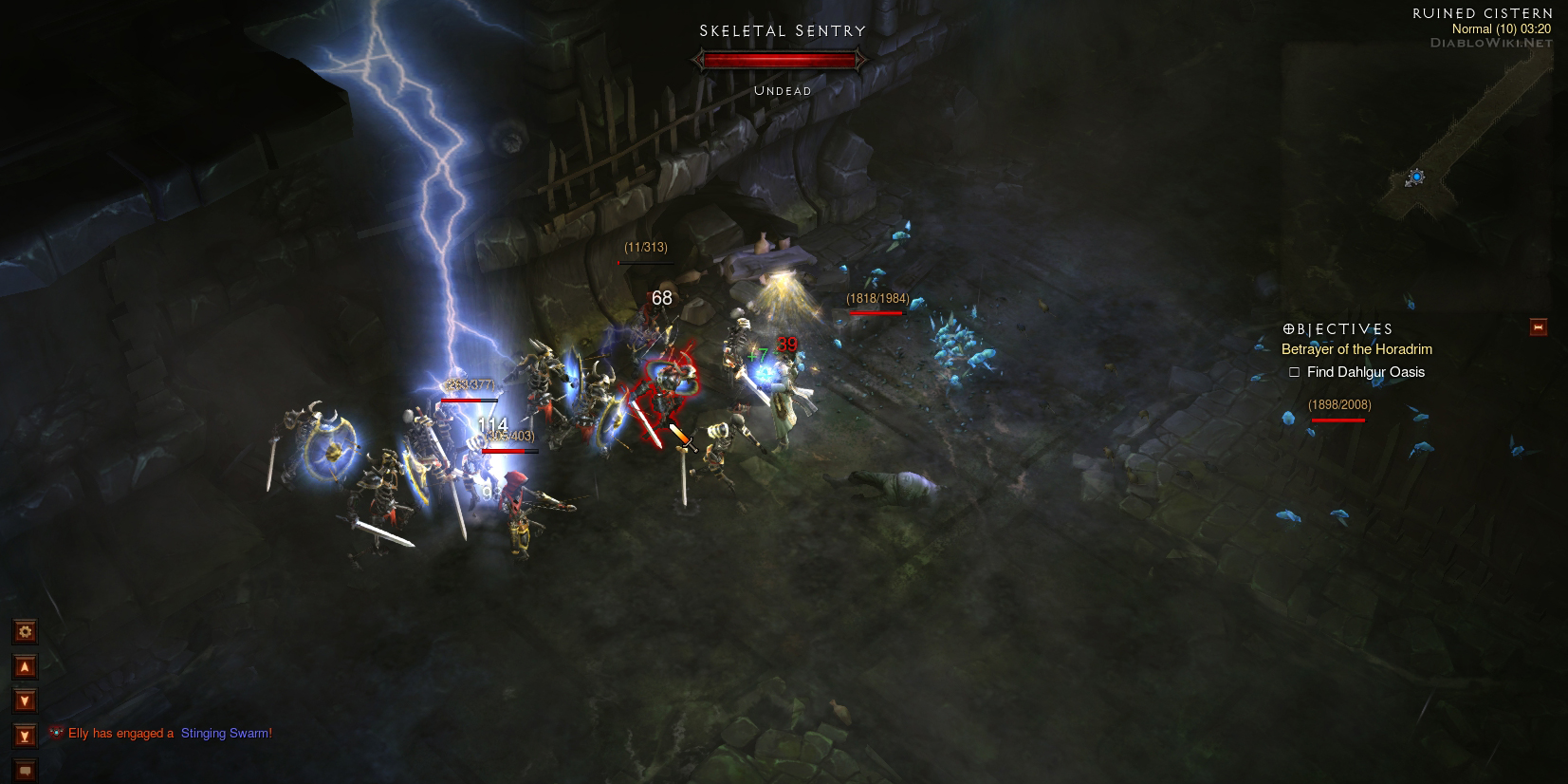Viewport: 1568px width, 784px height.
Task: Open the chat speech-bubble button
Action: click(x=26, y=771)
